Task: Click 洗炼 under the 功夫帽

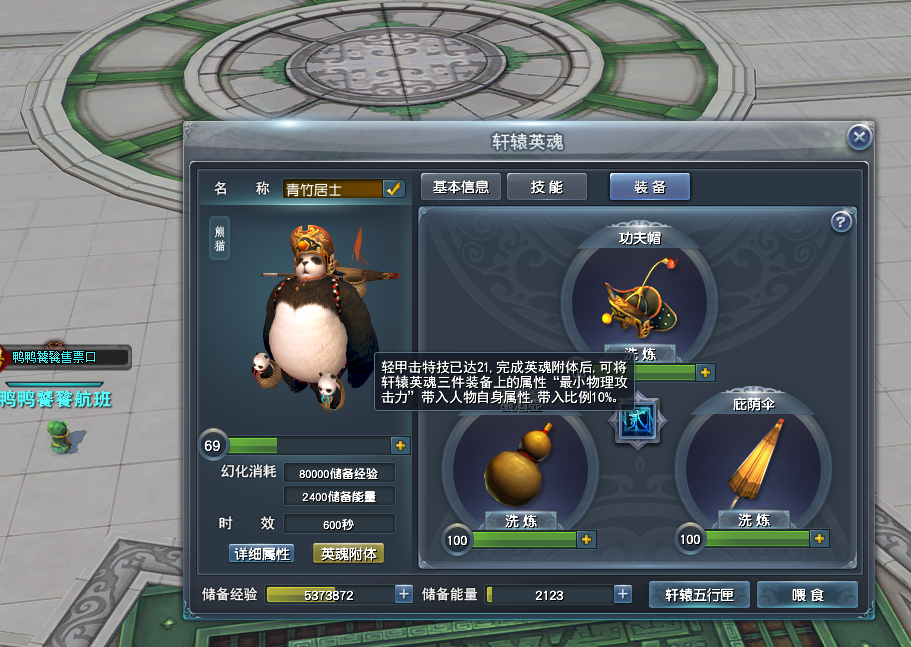Action: tap(640, 353)
